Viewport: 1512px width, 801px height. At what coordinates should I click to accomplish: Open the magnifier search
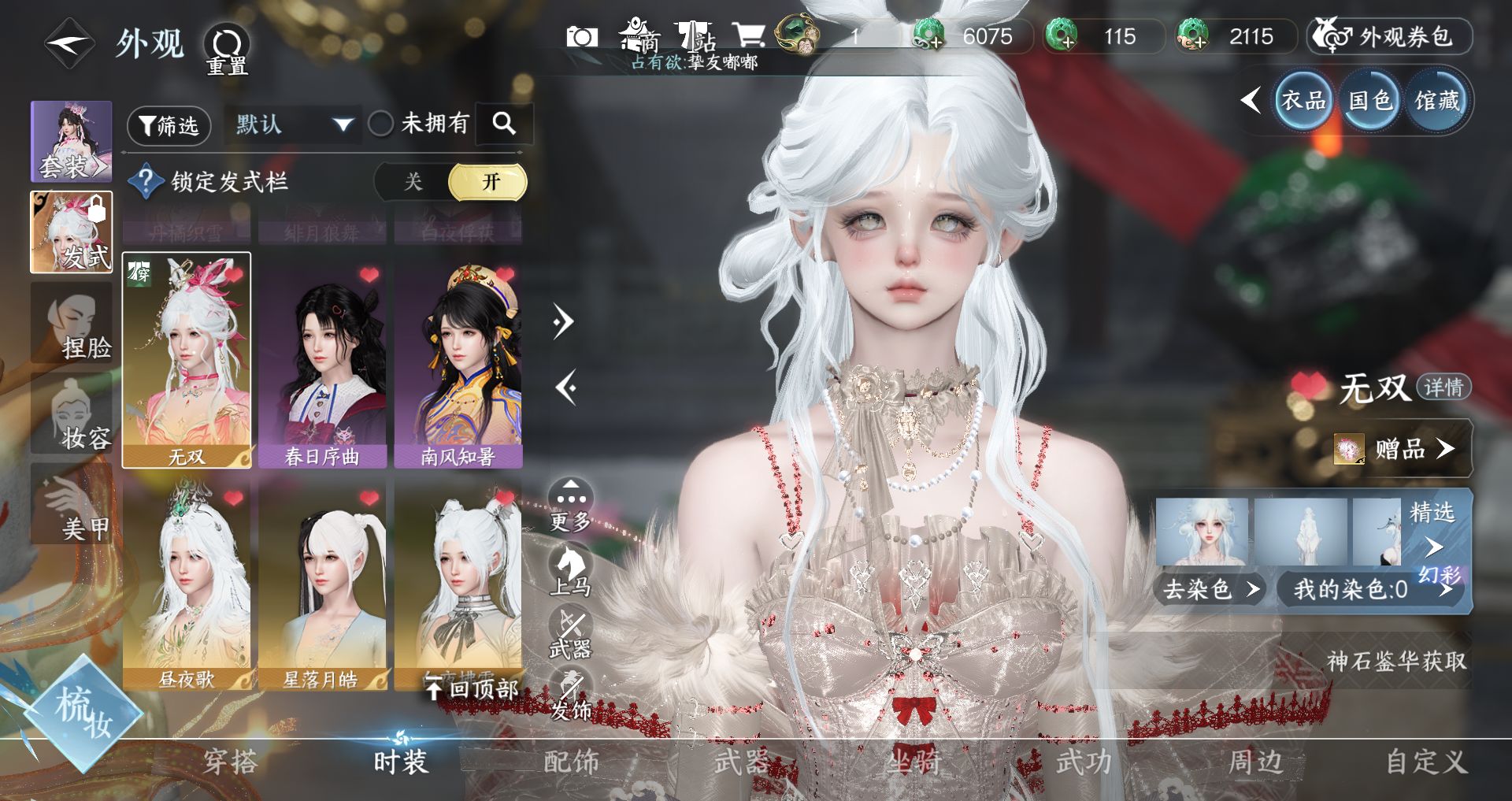coord(504,124)
